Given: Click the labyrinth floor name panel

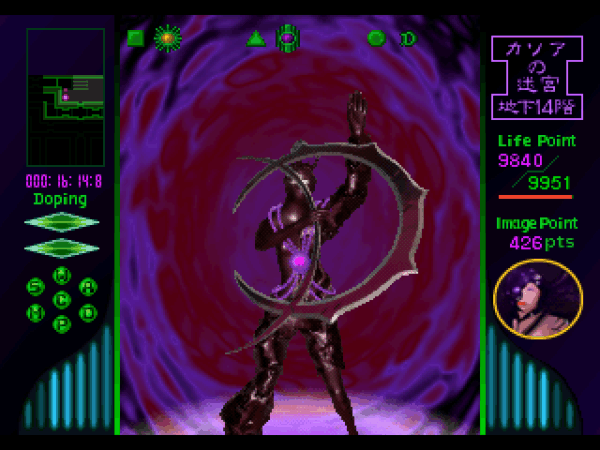Looking at the screenshot, I should [x=537, y=76].
